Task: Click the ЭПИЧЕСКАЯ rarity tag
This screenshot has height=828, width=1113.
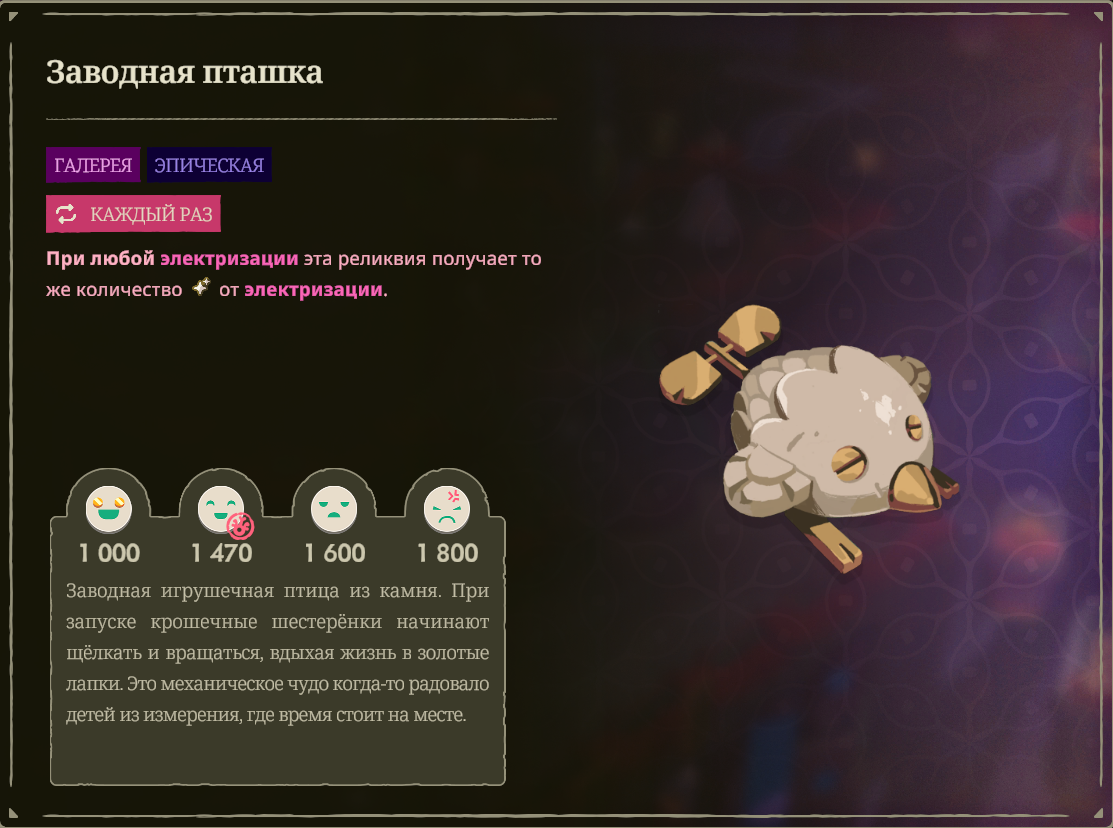Action: [209, 165]
